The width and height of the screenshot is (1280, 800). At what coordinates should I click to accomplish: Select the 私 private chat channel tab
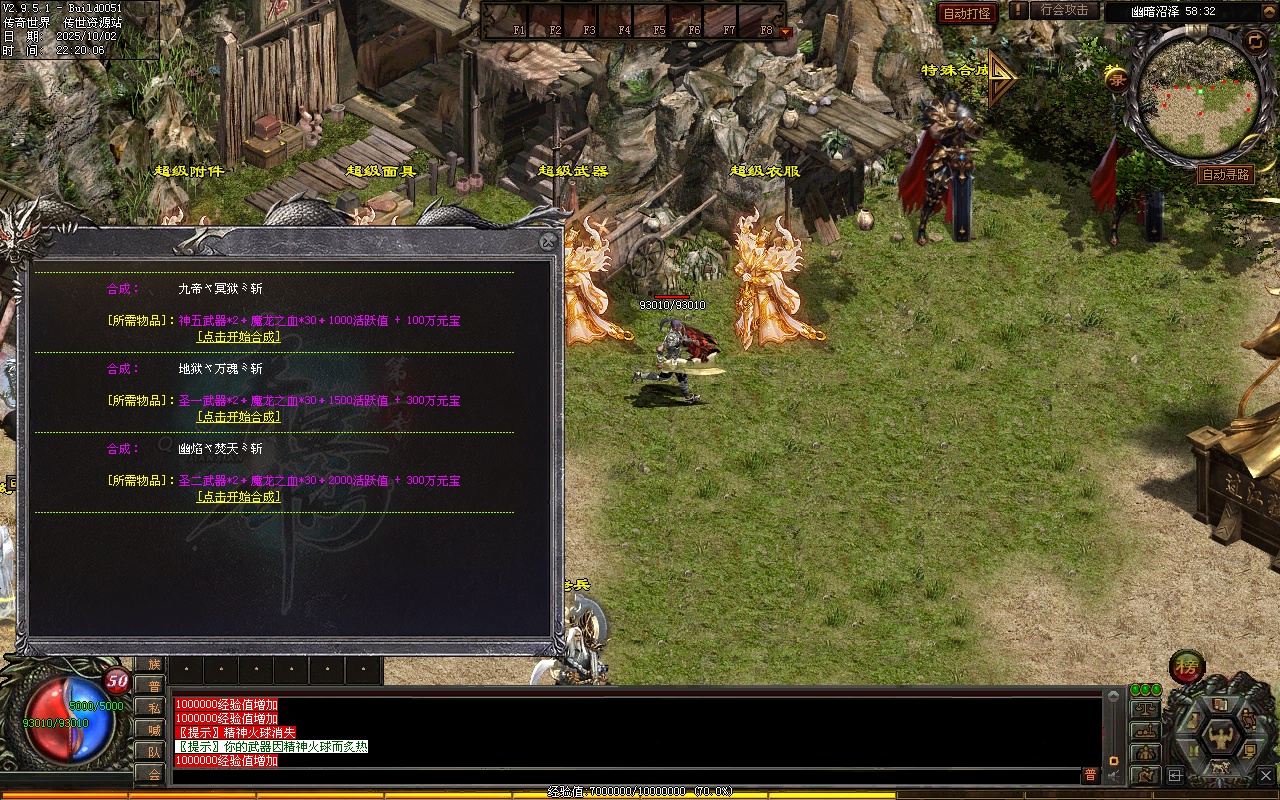[150, 707]
